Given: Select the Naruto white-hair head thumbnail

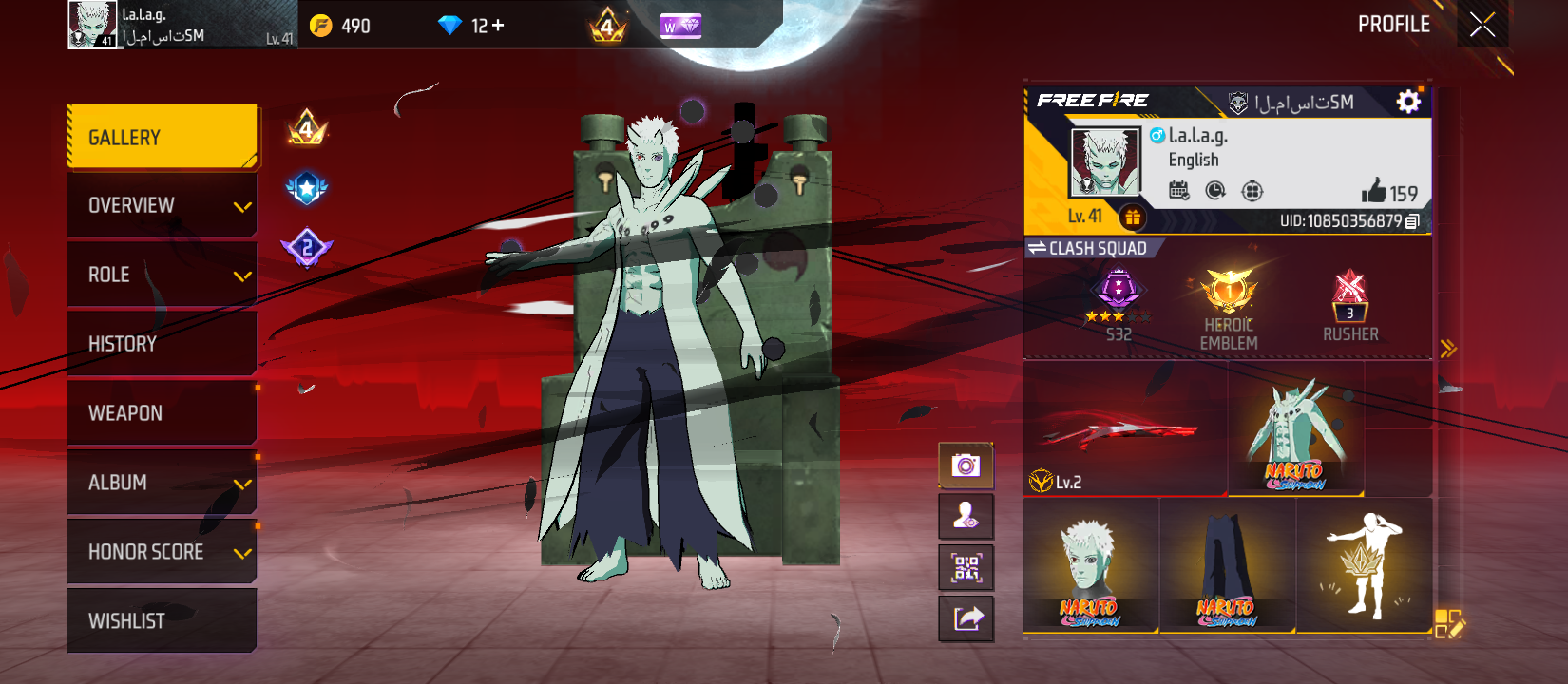Looking at the screenshot, I should click(1091, 566).
